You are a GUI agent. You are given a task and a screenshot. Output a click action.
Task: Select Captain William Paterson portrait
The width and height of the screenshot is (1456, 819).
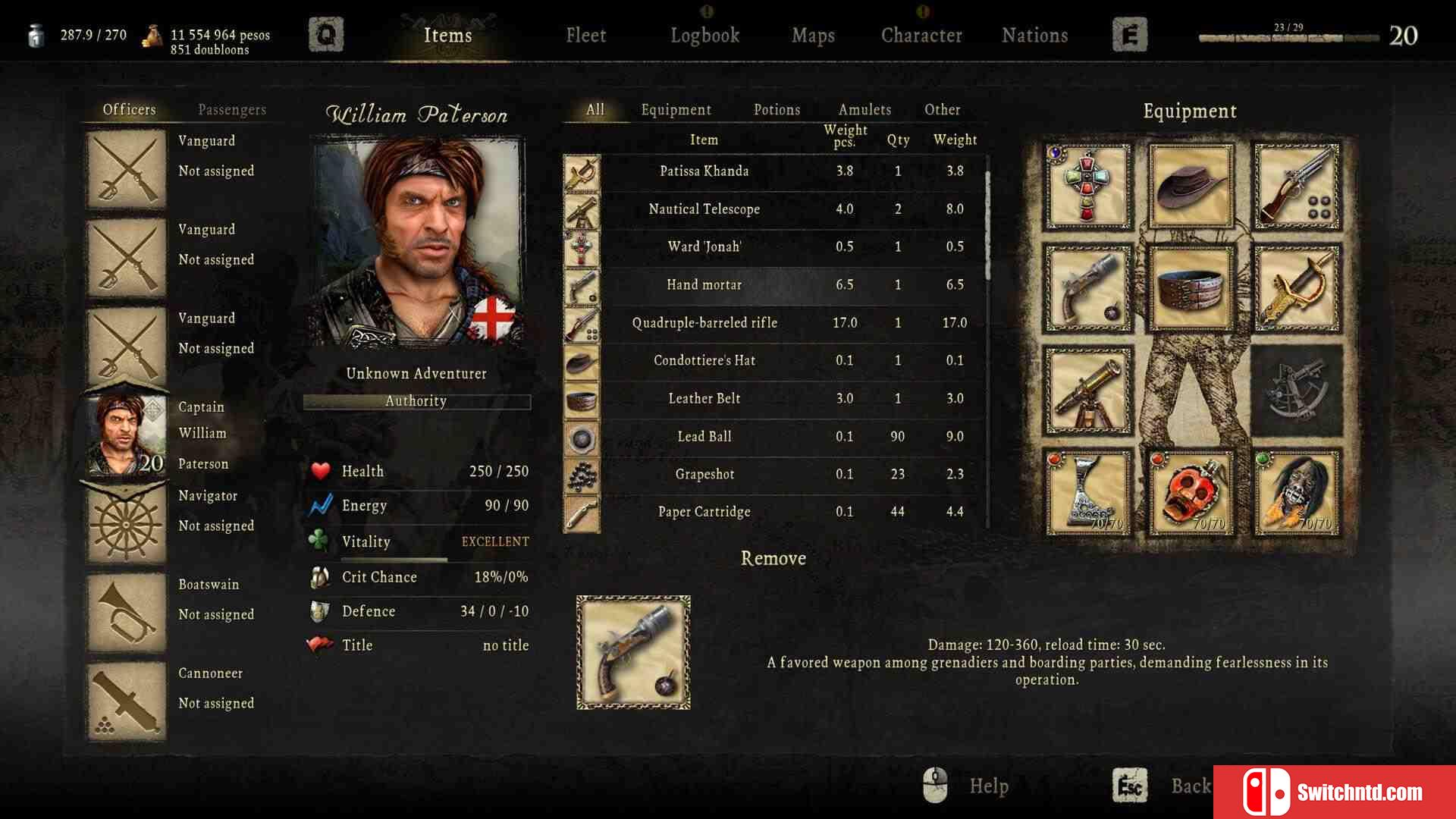point(126,435)
